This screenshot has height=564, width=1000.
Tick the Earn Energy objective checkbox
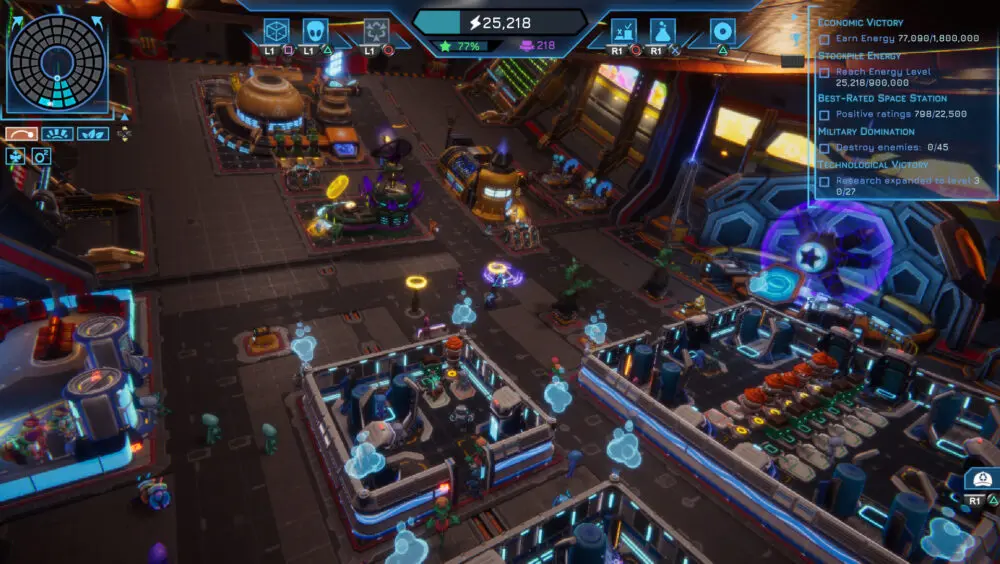824,38
